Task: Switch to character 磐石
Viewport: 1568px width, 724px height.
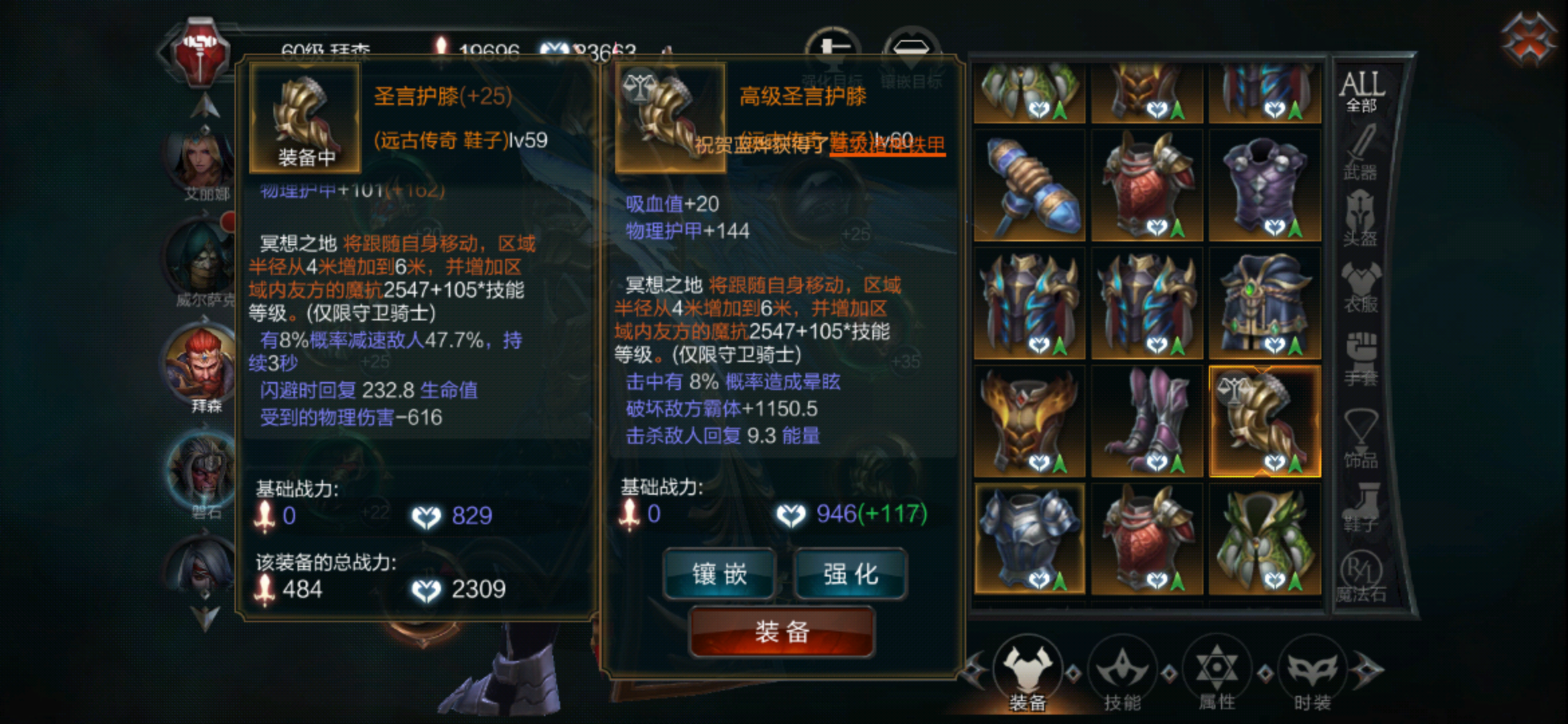Action: click(x=201, y=469)
